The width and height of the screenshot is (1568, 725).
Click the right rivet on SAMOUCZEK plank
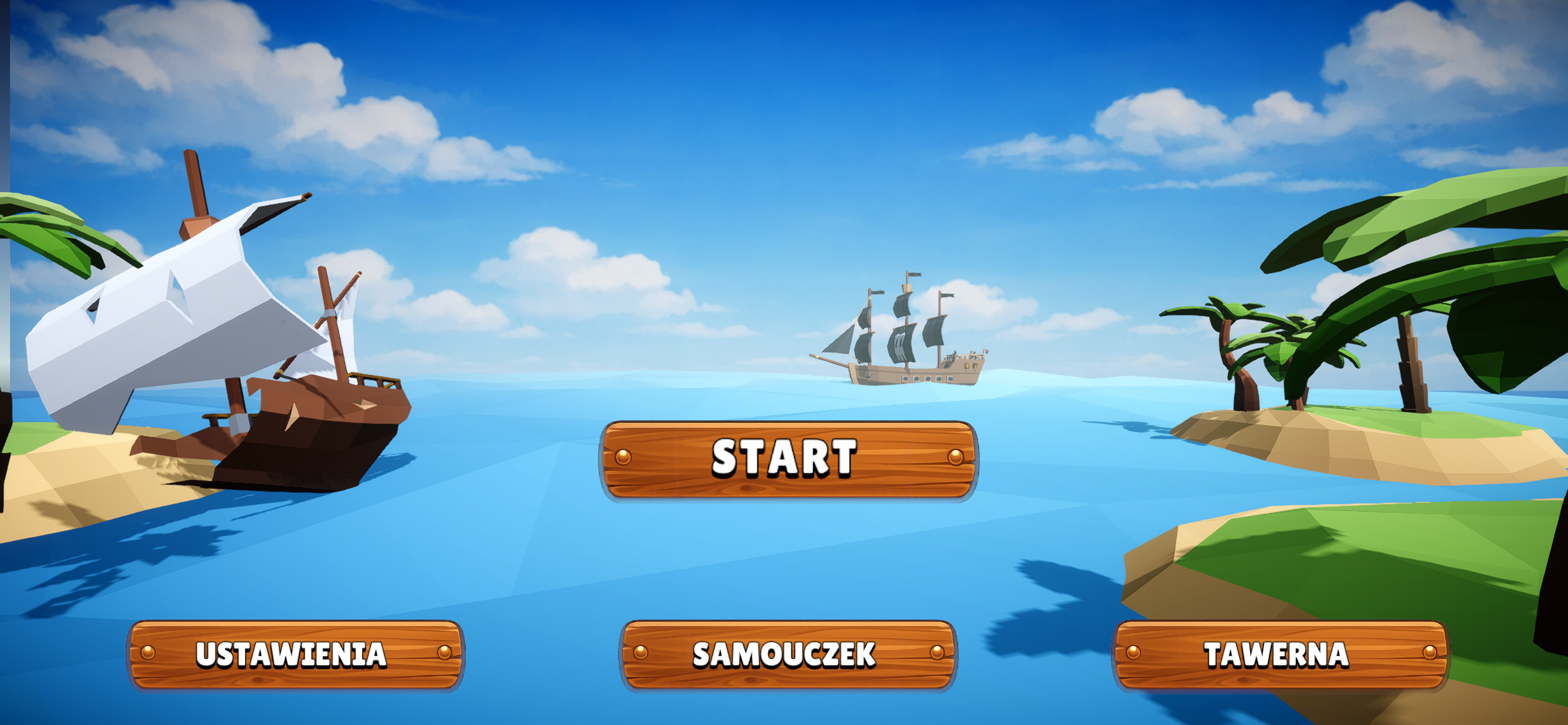(936, 654)
